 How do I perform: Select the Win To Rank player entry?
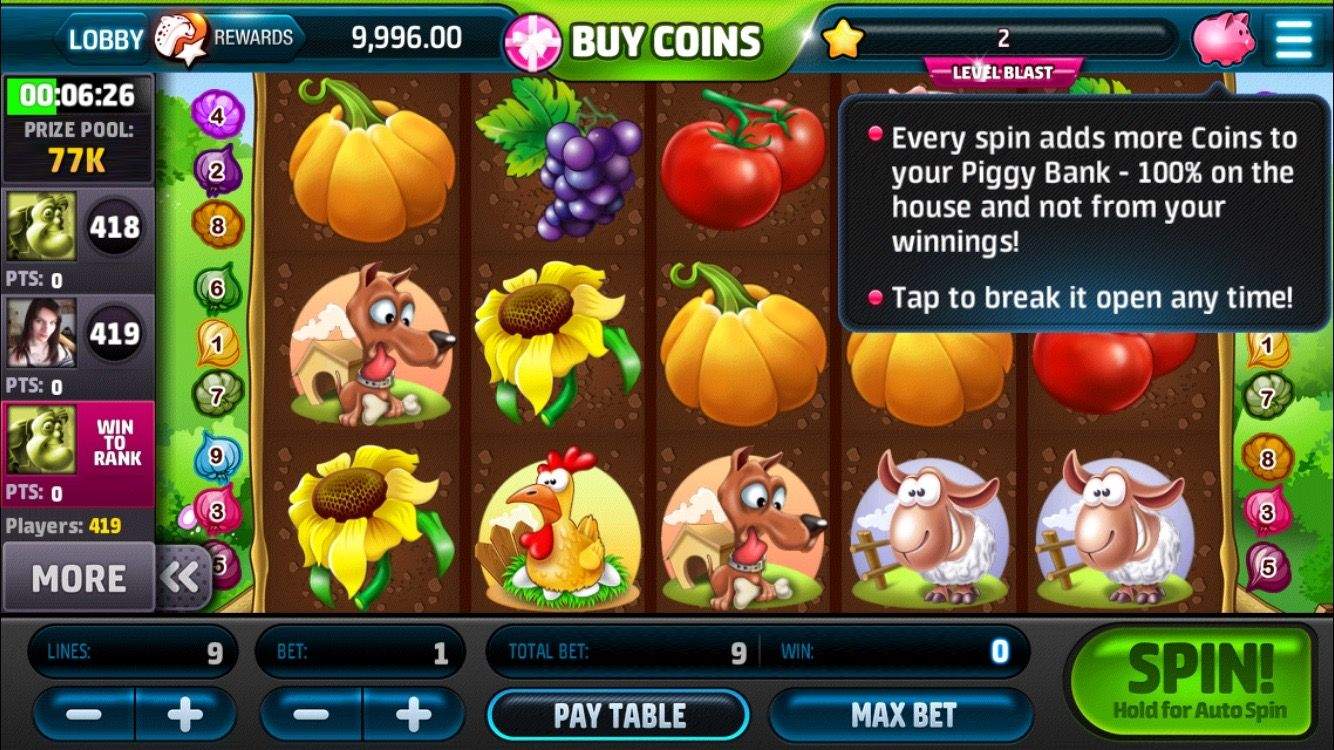(78, 452)
